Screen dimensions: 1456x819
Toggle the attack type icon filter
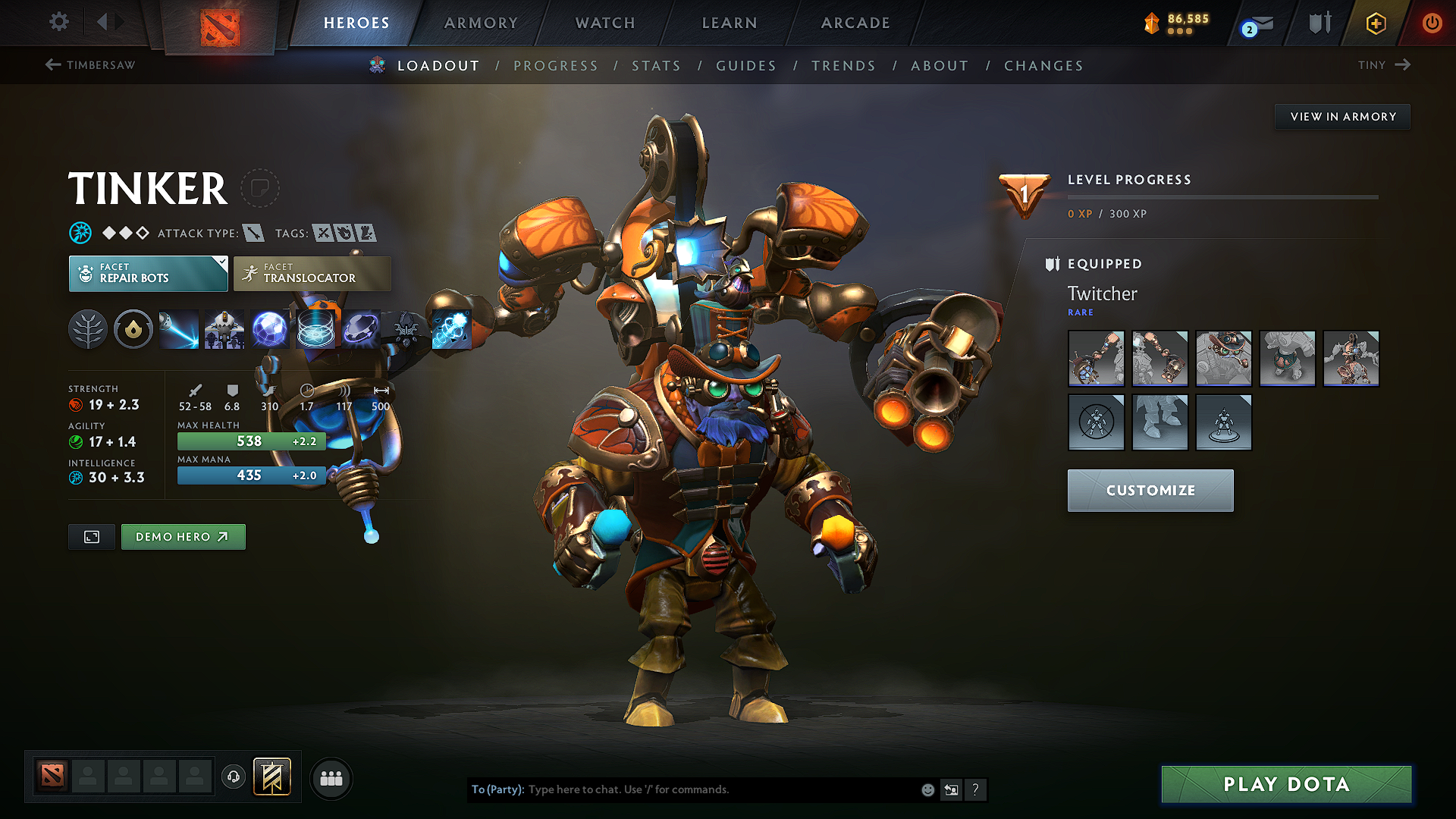(x=256, y=233)
